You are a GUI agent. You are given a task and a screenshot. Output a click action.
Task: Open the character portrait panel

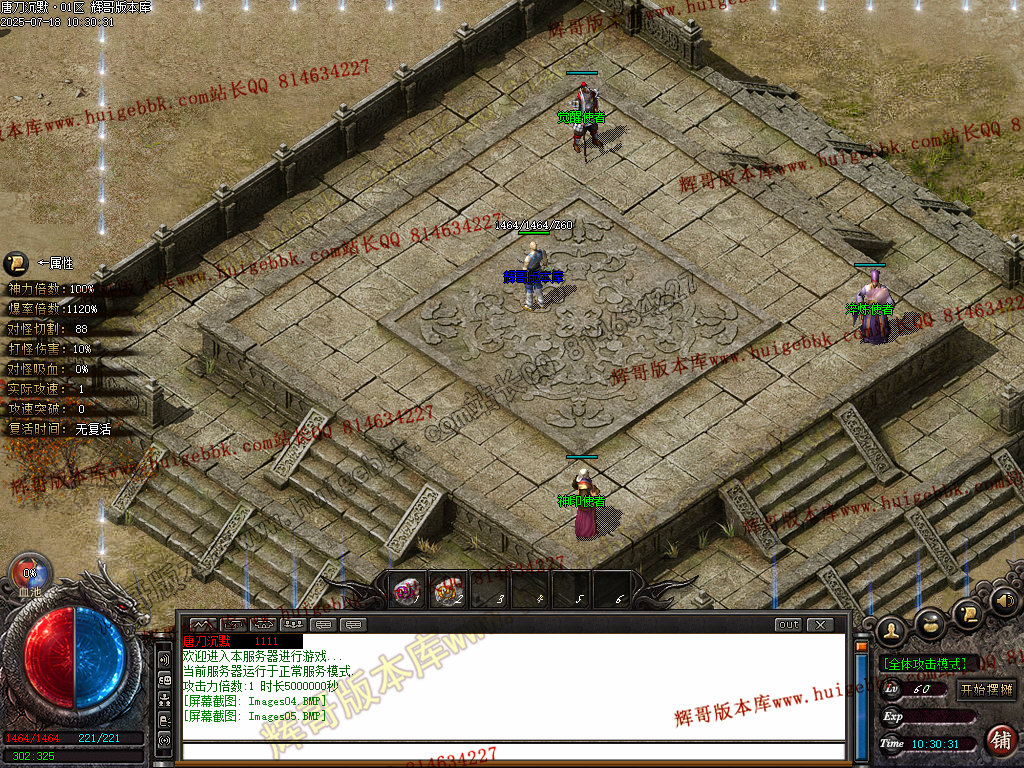click(891, 631)
